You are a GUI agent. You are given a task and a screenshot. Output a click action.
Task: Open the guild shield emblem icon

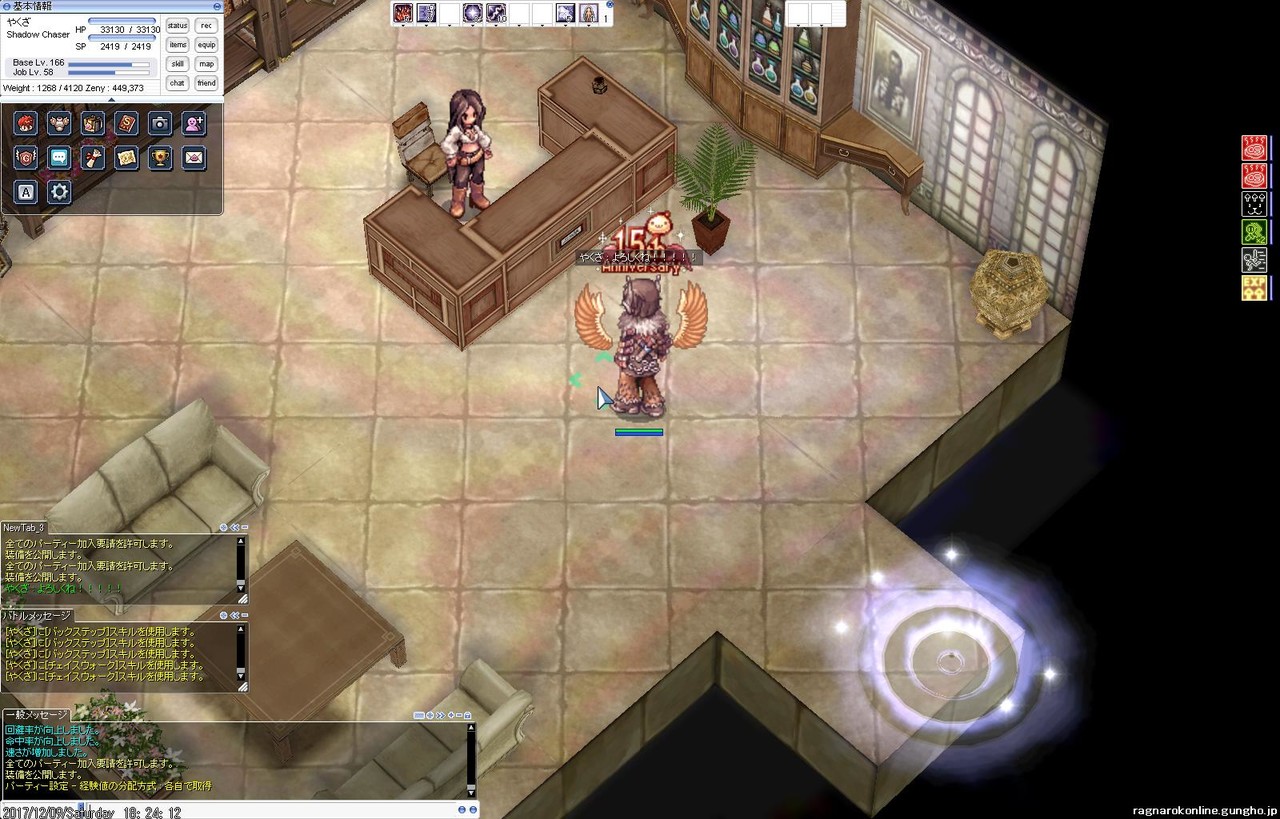pos(26,157)
